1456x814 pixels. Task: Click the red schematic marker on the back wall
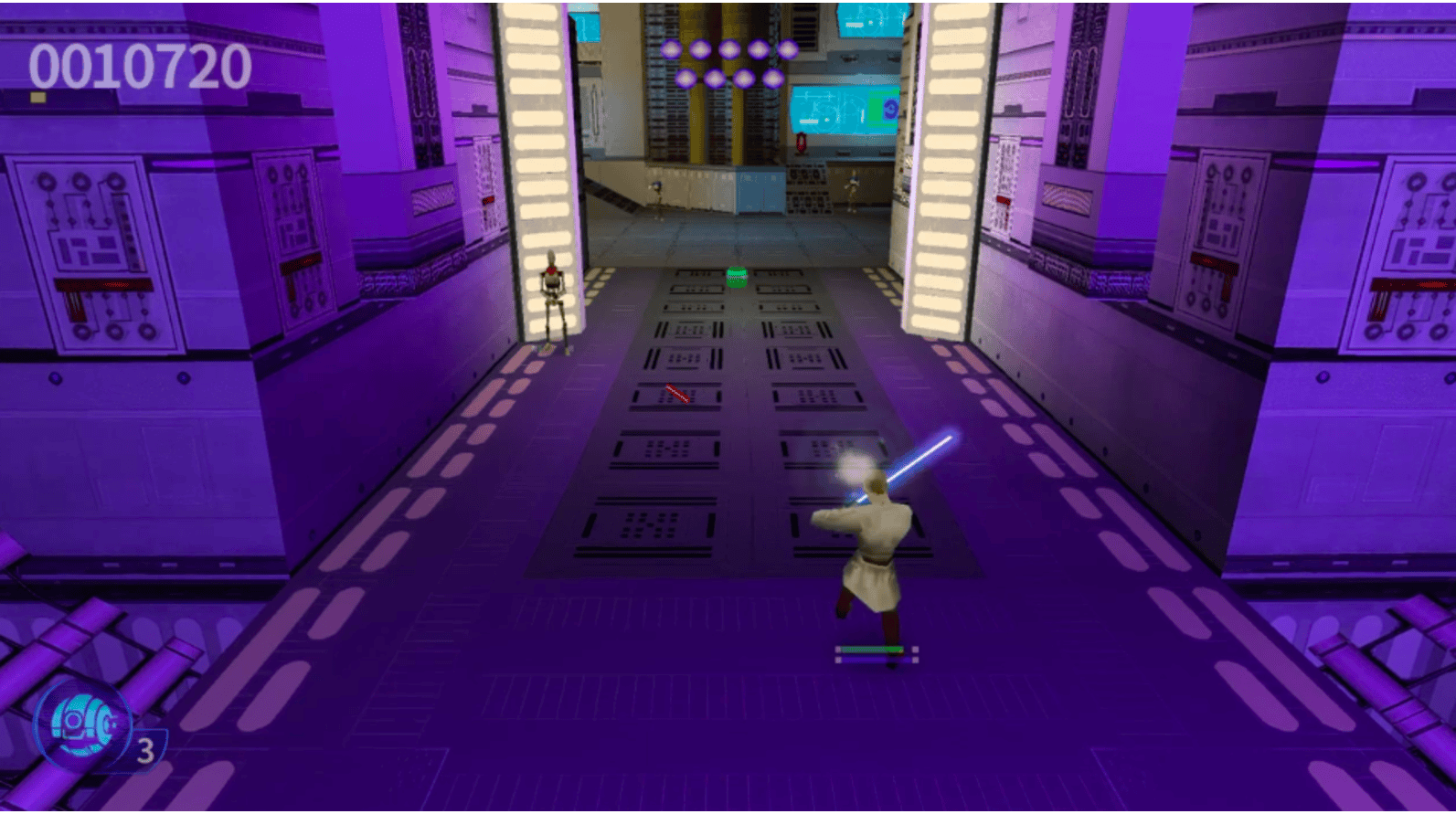(802, 141)
